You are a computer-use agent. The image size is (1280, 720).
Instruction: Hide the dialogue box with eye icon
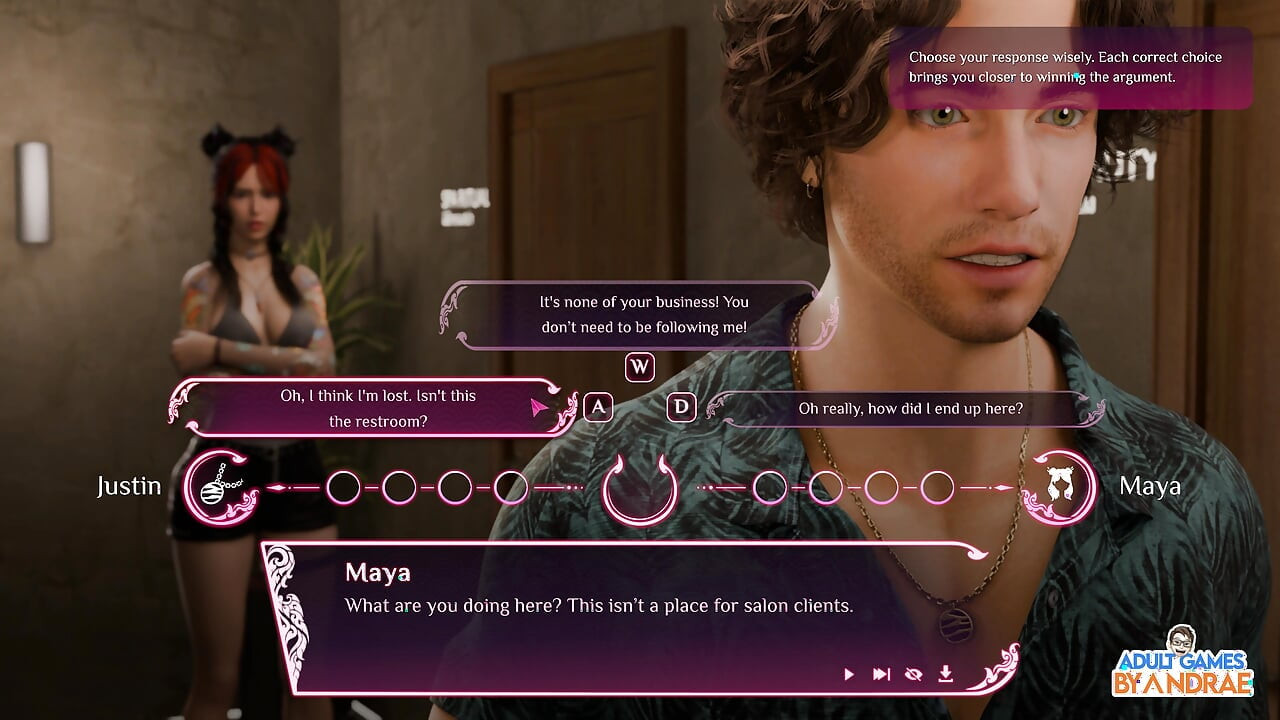(913, 674)
